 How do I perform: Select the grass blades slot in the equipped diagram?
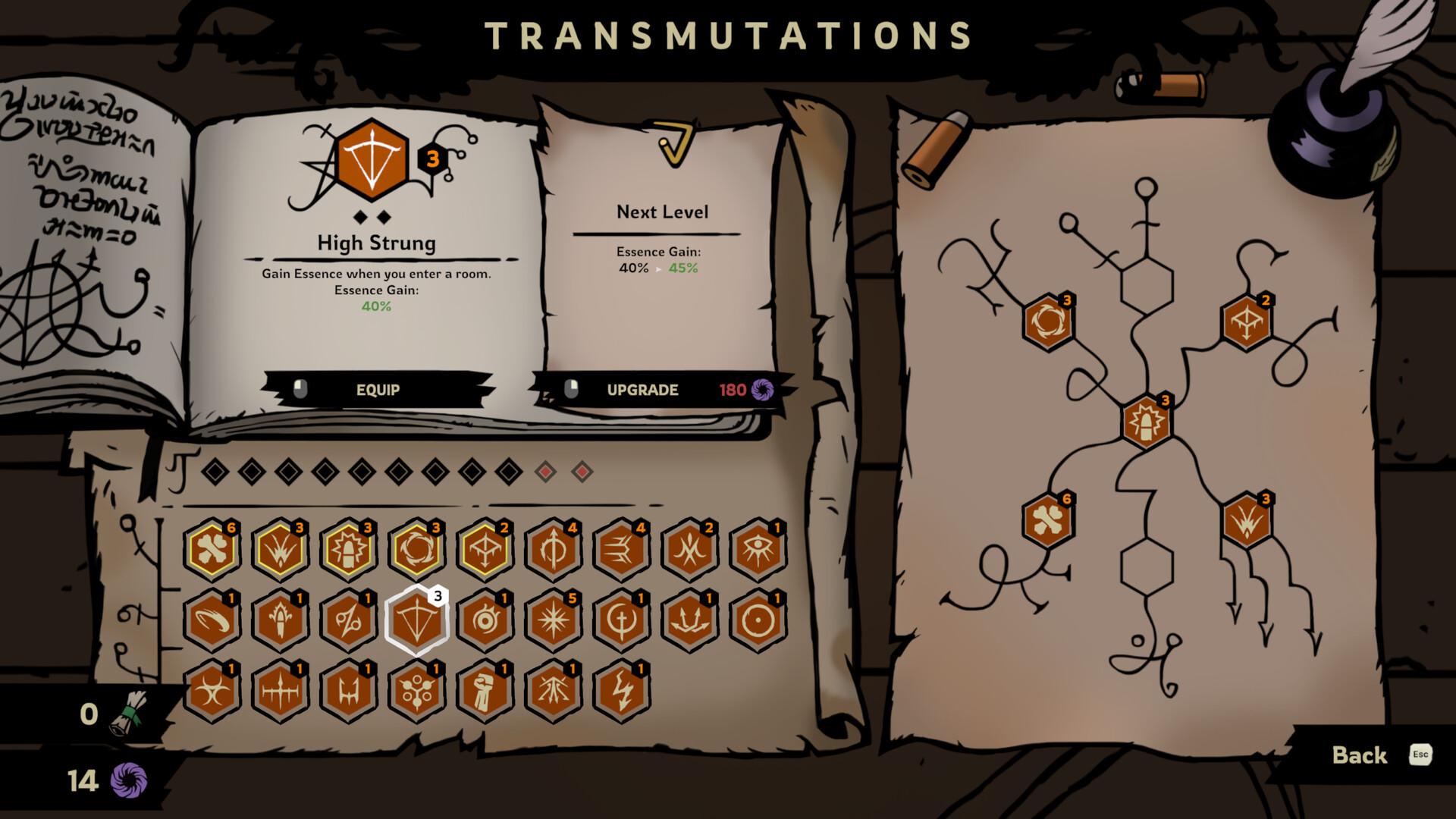(1246, 520)
